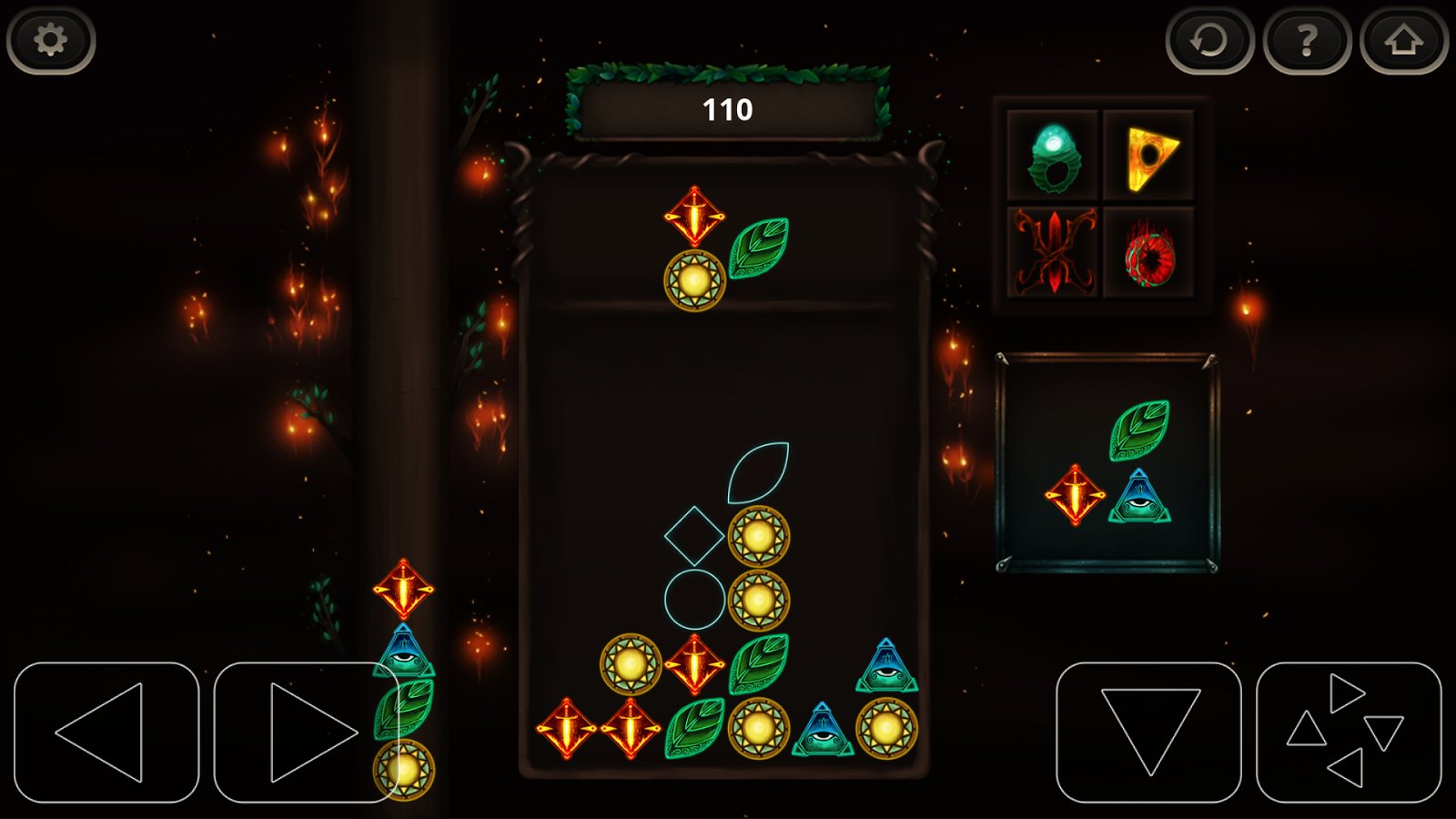Activate the red fiery ring power-up
The width and height of the screenshot is (1456, 819).
1149,252
